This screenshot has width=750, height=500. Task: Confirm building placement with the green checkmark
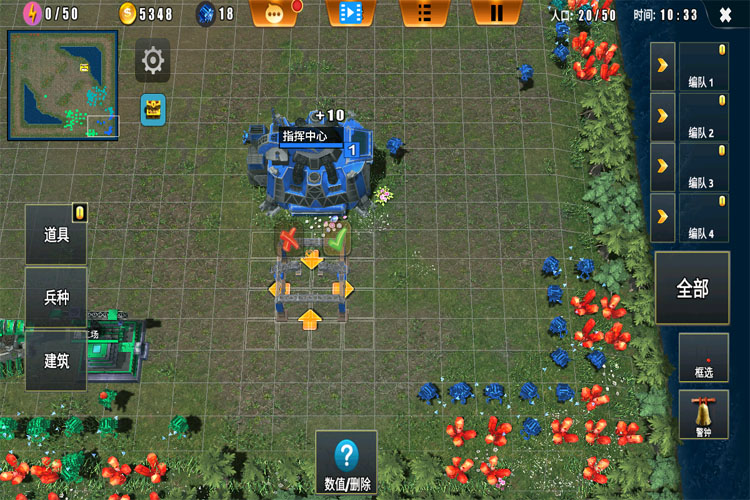337,240
